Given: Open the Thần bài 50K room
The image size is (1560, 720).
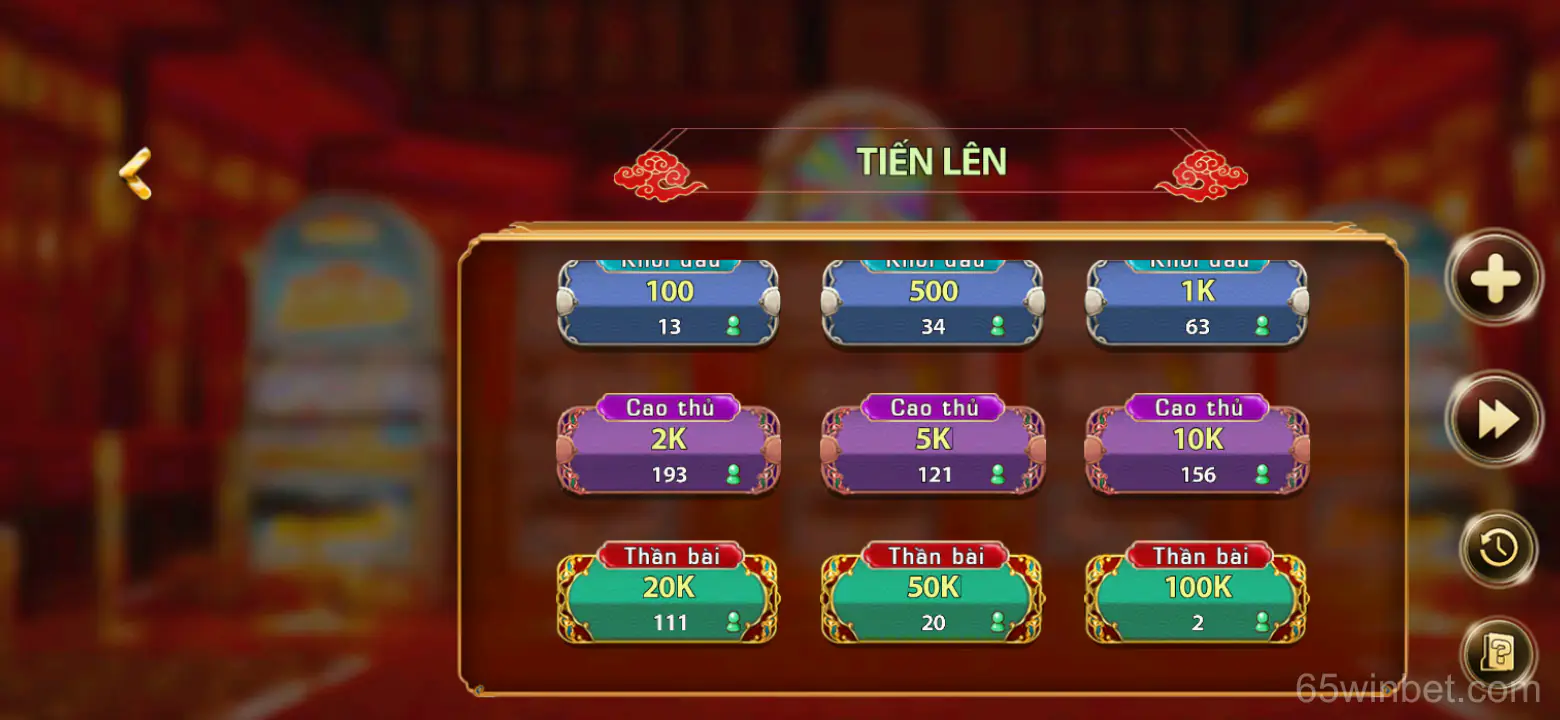Looking at the screenshot, I should (x=932, y=595).
